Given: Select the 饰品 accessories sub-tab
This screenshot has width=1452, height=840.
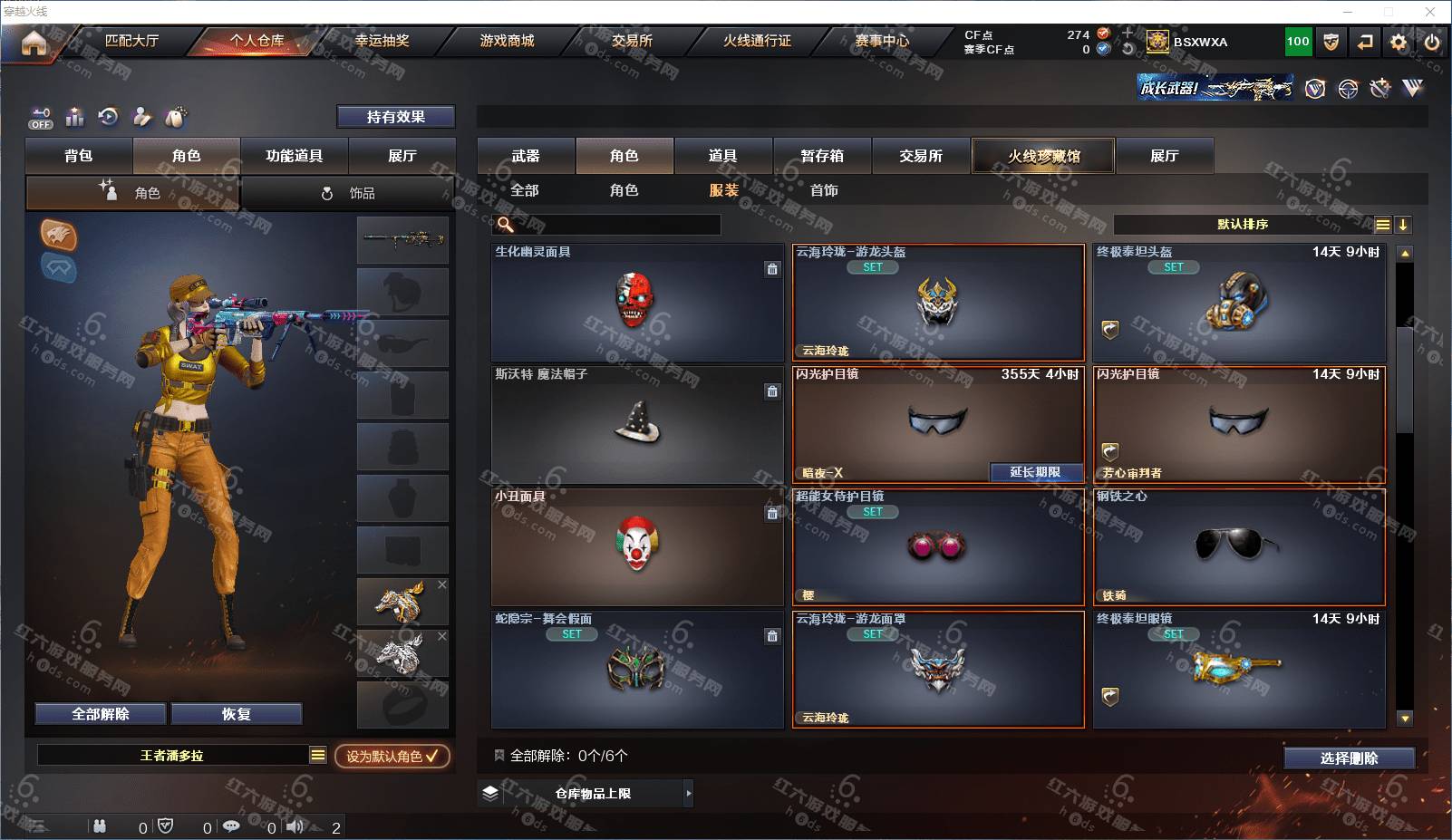Looking at the screenshot, I should click(x=348, y=193).
